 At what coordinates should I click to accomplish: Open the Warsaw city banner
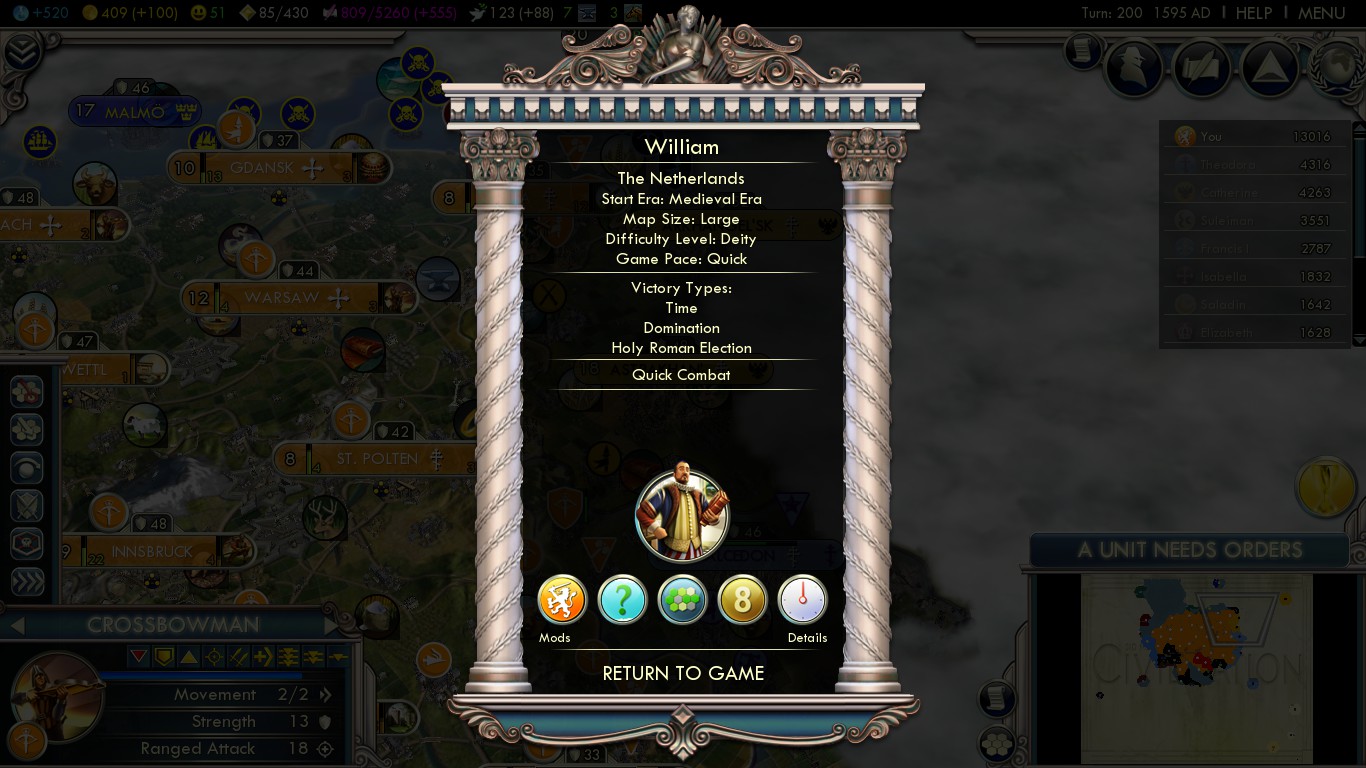click(282, 298)
